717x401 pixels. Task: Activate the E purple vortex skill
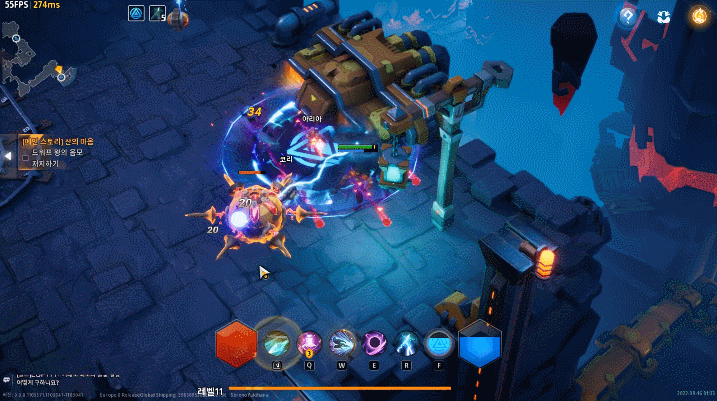point(376,343)
